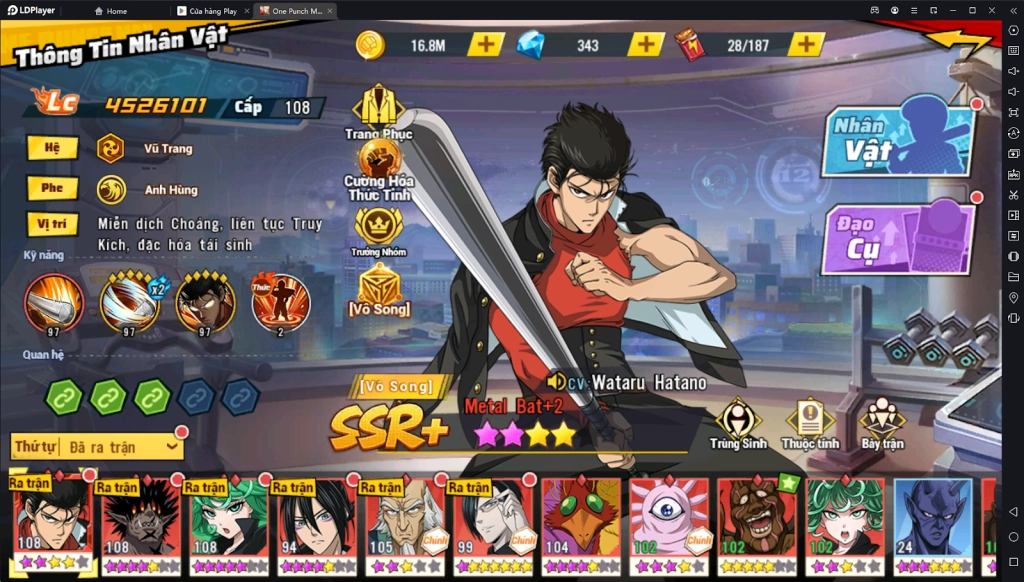This screenshot has height=582, width=1024.
Task: Open Cường Hóa Thức Tỉnh upgrade
Action: click(x=379, y=165)
